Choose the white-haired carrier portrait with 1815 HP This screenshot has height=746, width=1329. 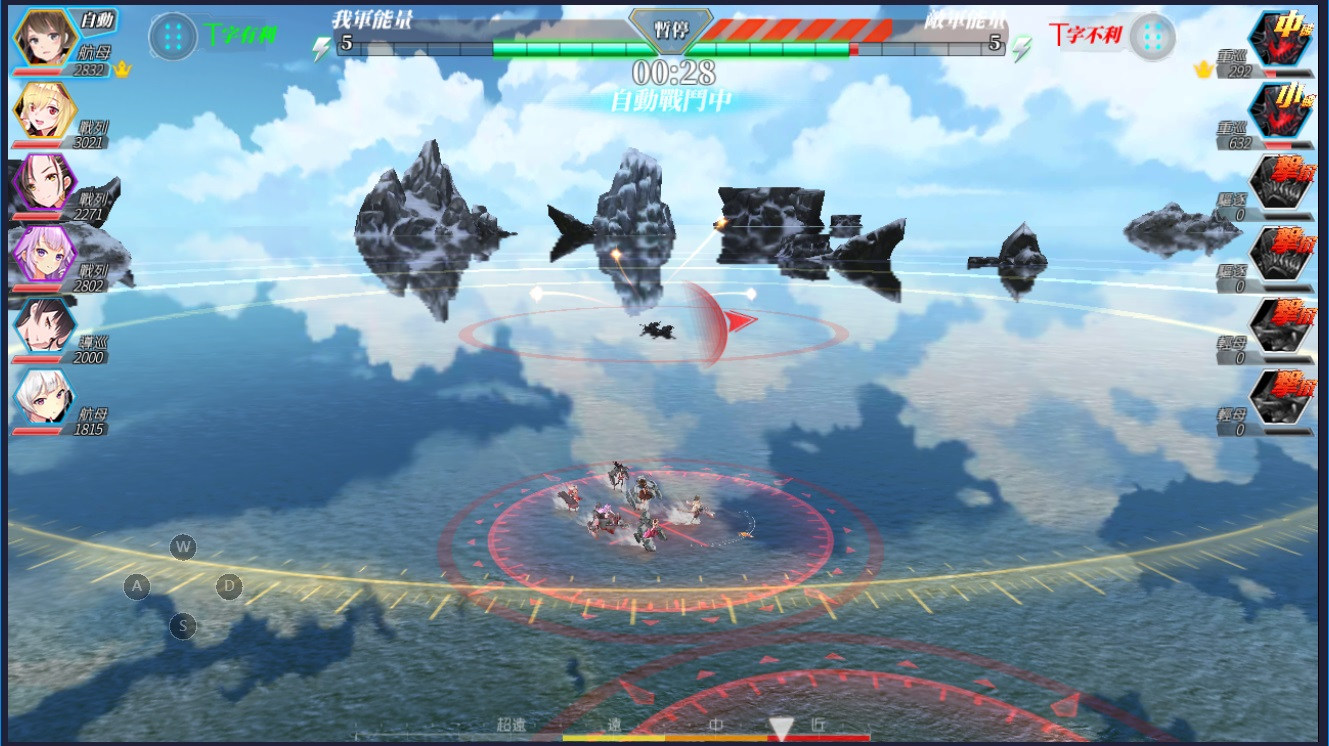click(43, 398)
